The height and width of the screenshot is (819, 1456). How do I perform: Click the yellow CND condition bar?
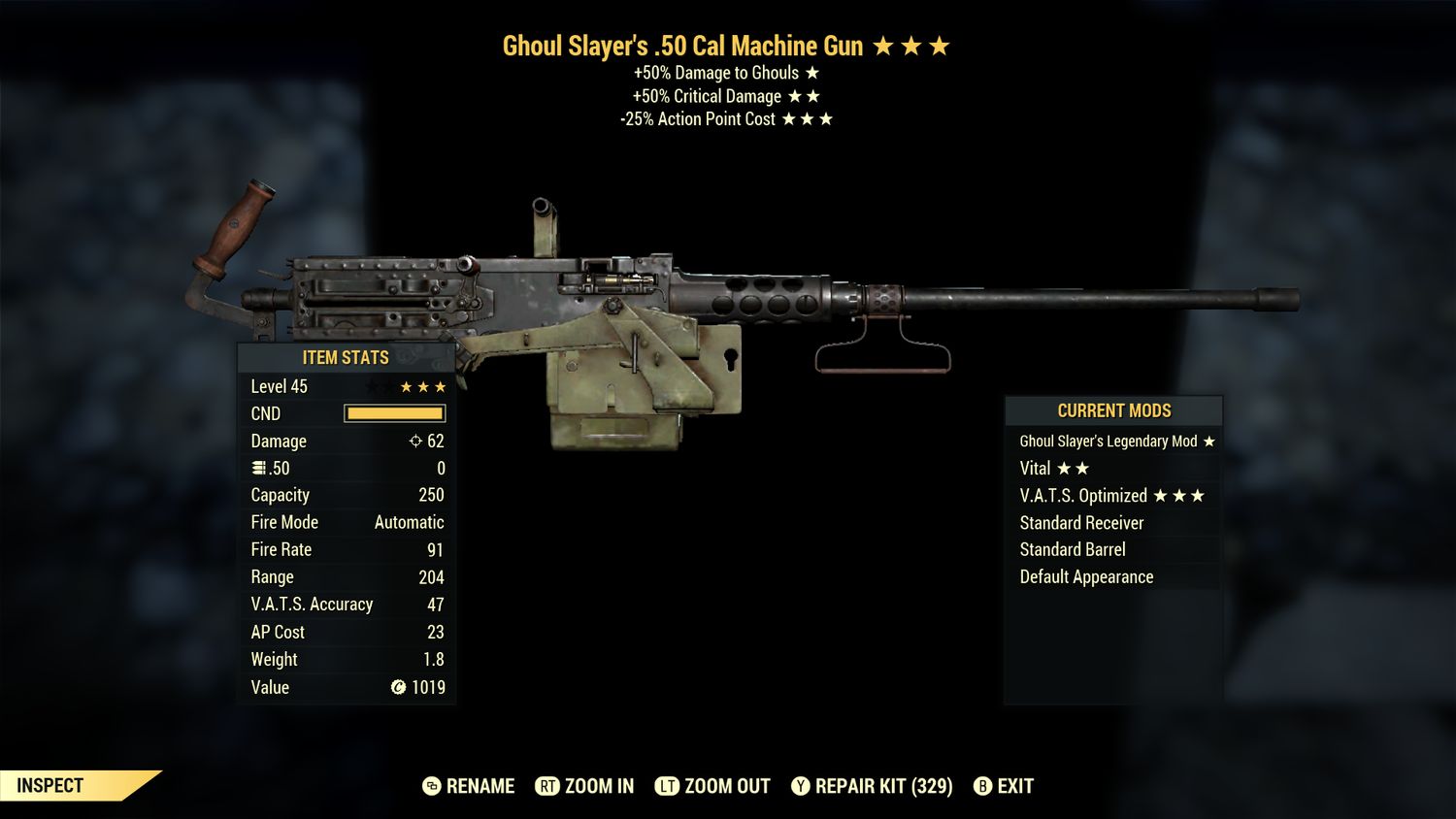[394, 413]
